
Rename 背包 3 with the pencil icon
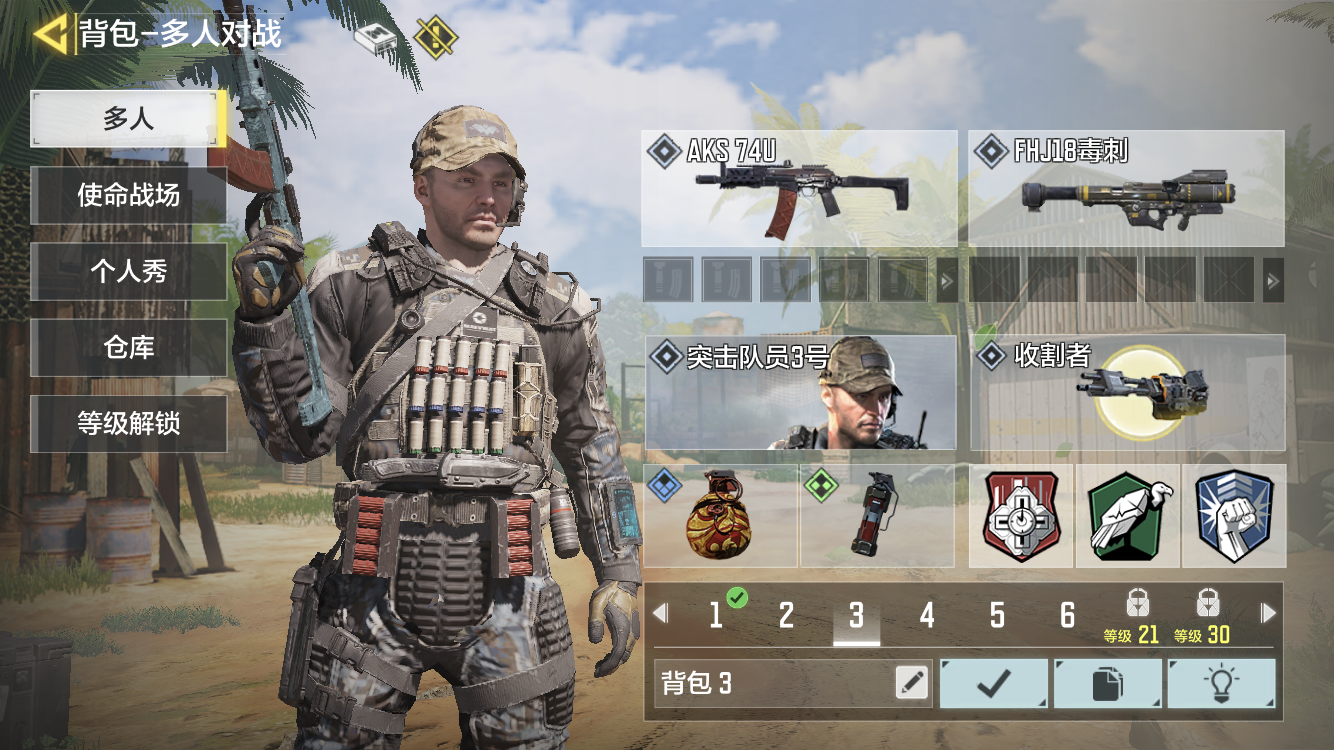tap(911, 683)
